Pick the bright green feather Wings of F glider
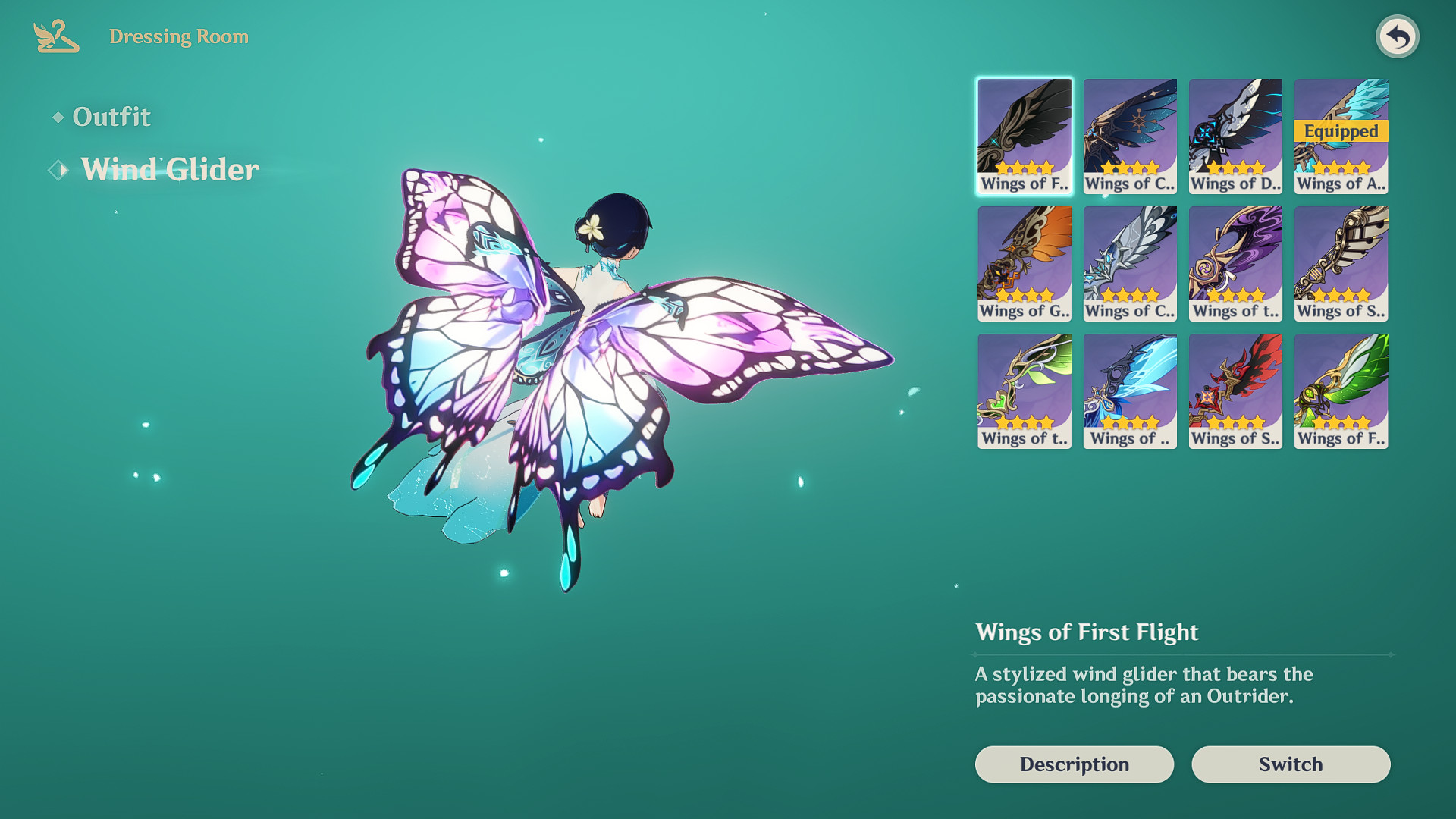The image size is (1456, 819). point(1339,389)
